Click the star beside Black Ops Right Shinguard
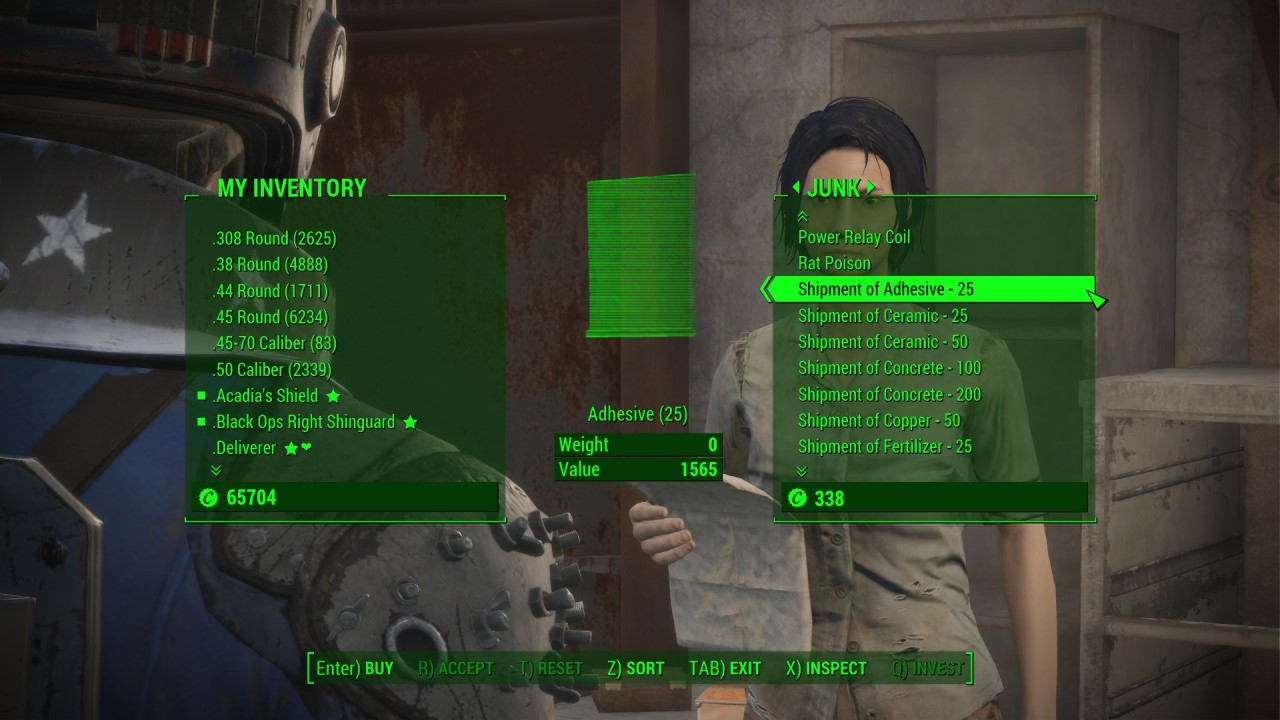 408,421
